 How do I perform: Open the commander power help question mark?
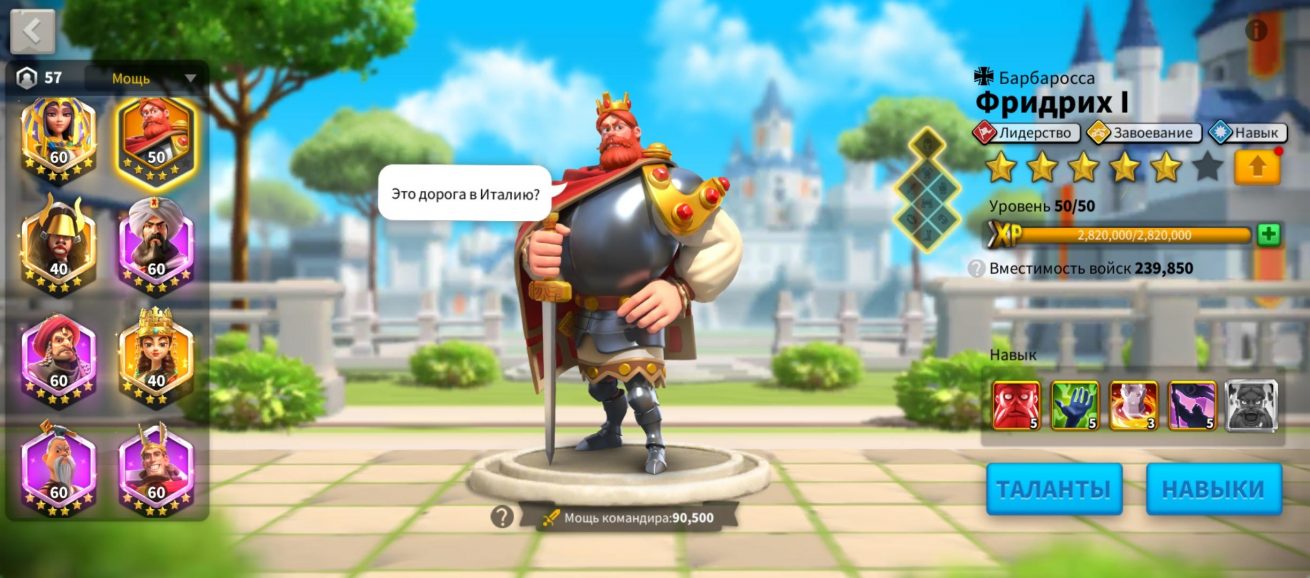tap(502, 516)
